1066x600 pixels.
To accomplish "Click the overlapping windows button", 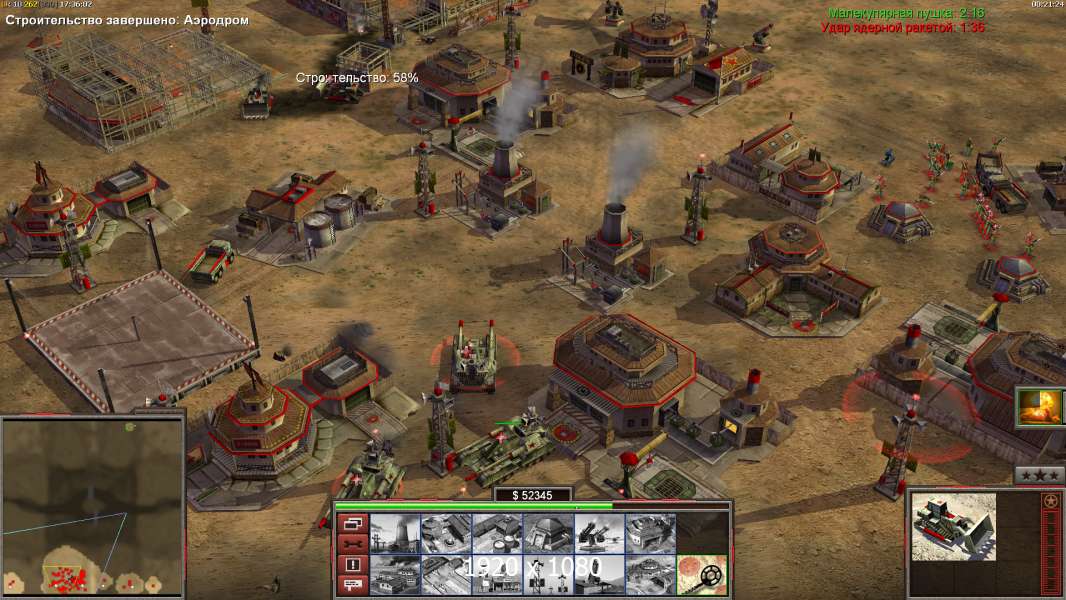I will coord(352,523).
